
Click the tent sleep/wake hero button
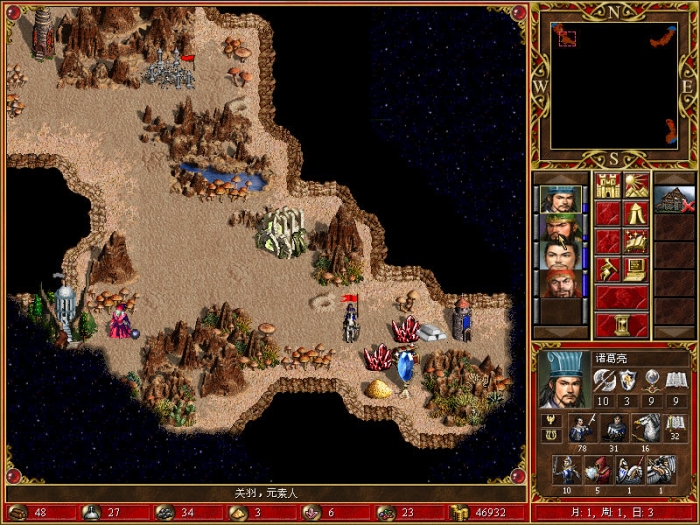[x=636, y=213]
